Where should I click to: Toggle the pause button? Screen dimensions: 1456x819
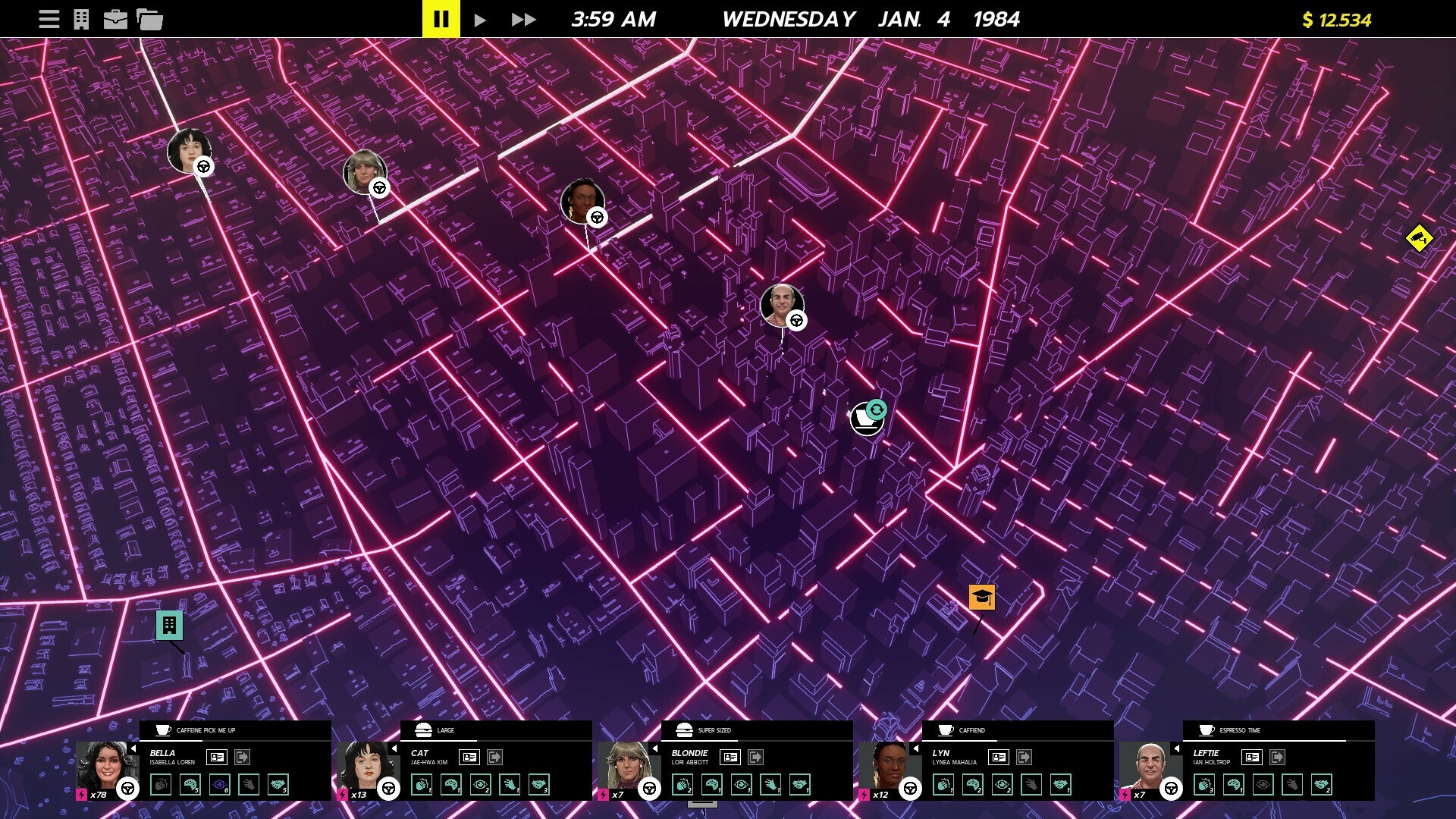pos(441,19)
